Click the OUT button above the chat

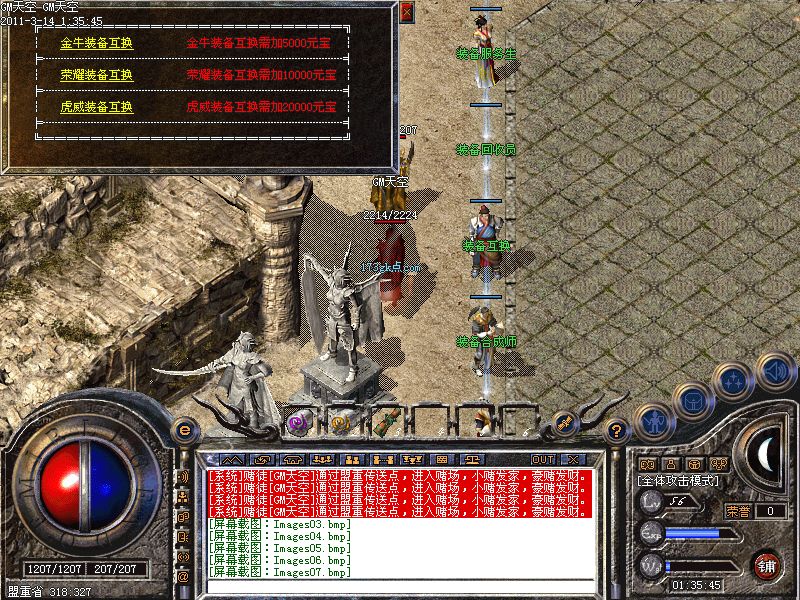pyautogui.click(x=543, y=459)
